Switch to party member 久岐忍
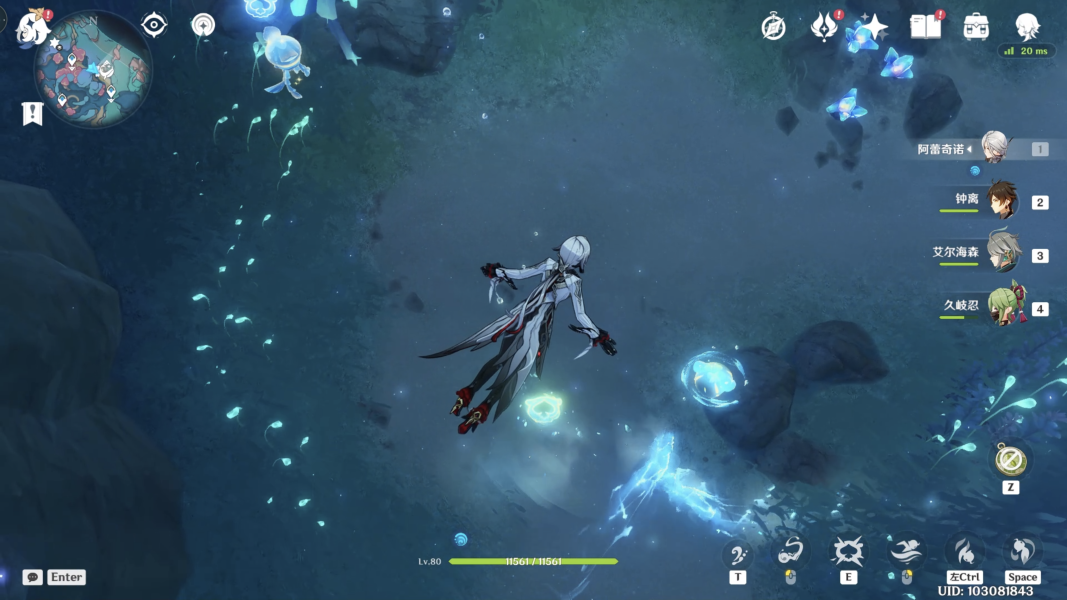 coord(1001,306)
